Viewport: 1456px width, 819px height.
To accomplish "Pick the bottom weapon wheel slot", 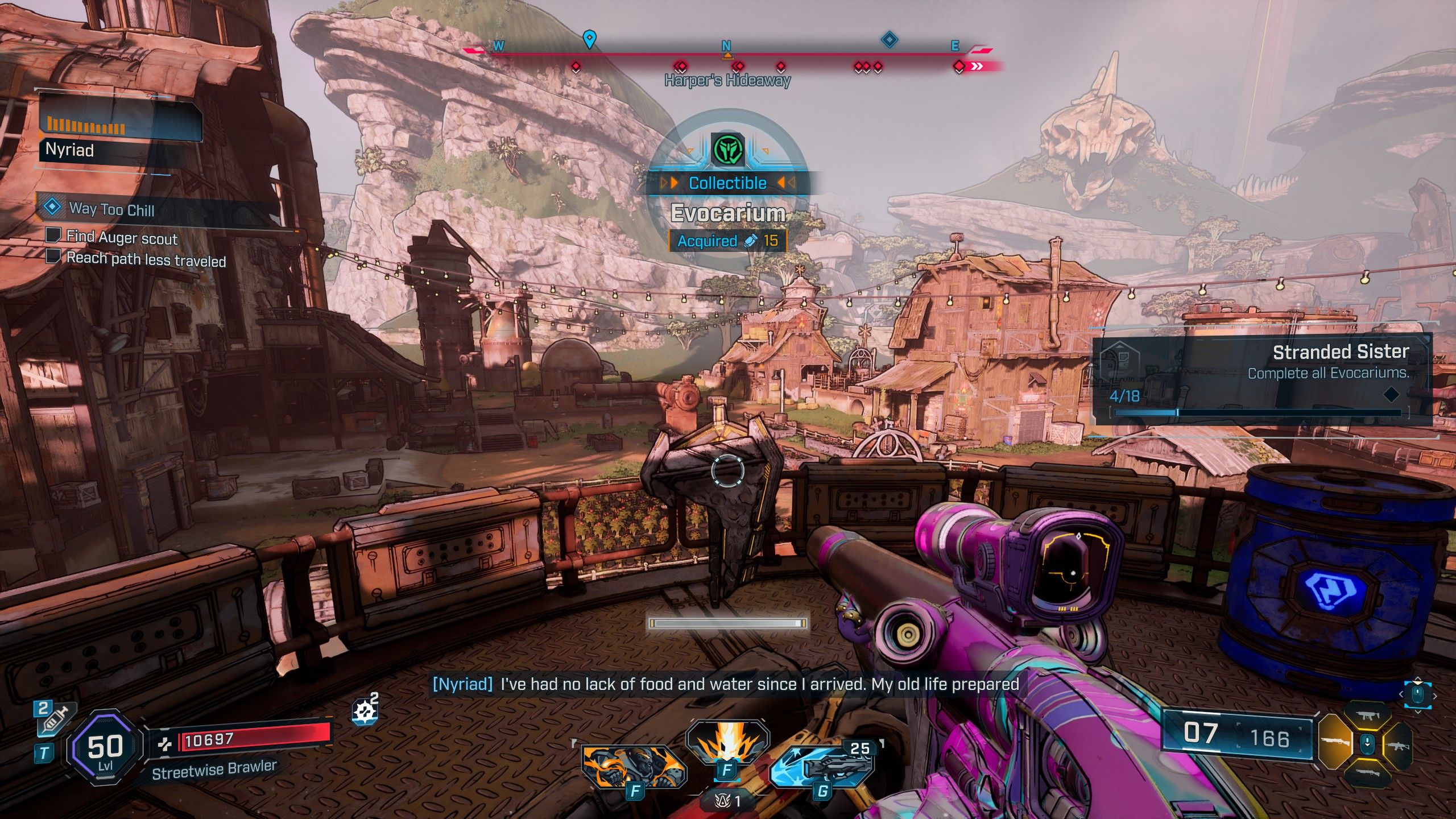I will (x=1368, y=772).
